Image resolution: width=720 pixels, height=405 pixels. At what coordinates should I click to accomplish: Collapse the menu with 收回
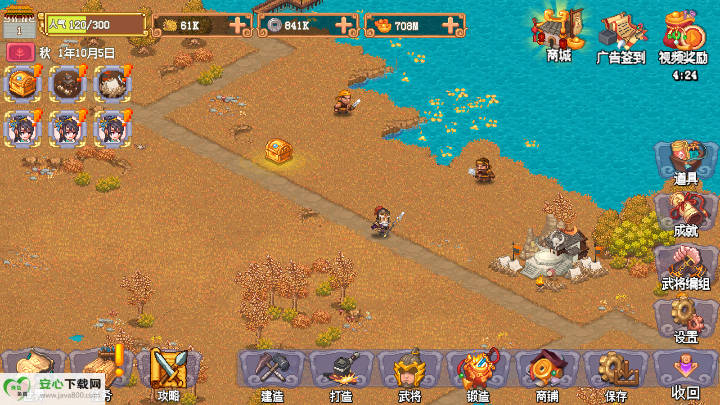coord(686,373)
